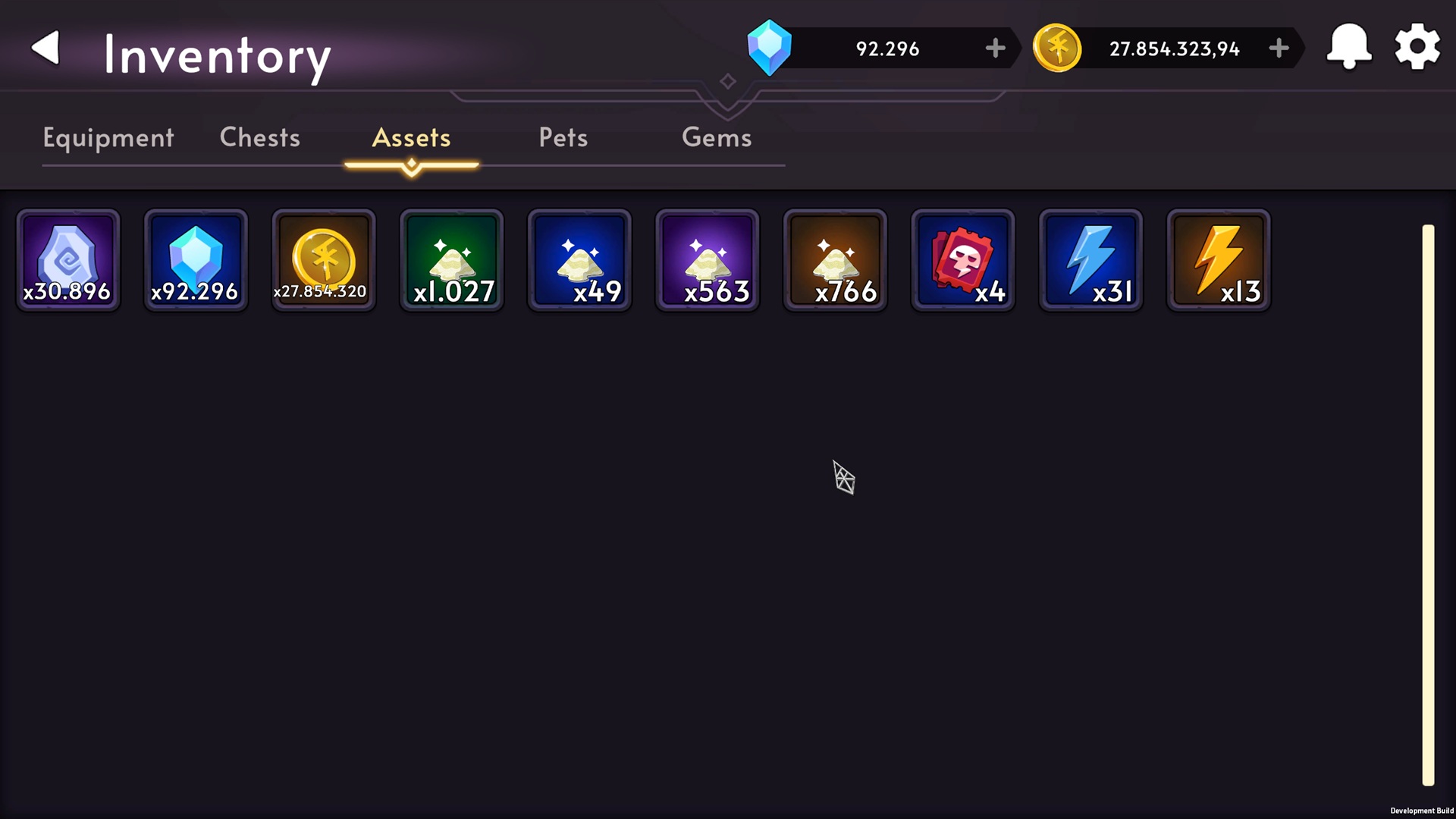Open the blue lightning bolt item x31
The width and height of the screenshot is (1456, 819).
pyautogui.click(x=1090, y=260)
